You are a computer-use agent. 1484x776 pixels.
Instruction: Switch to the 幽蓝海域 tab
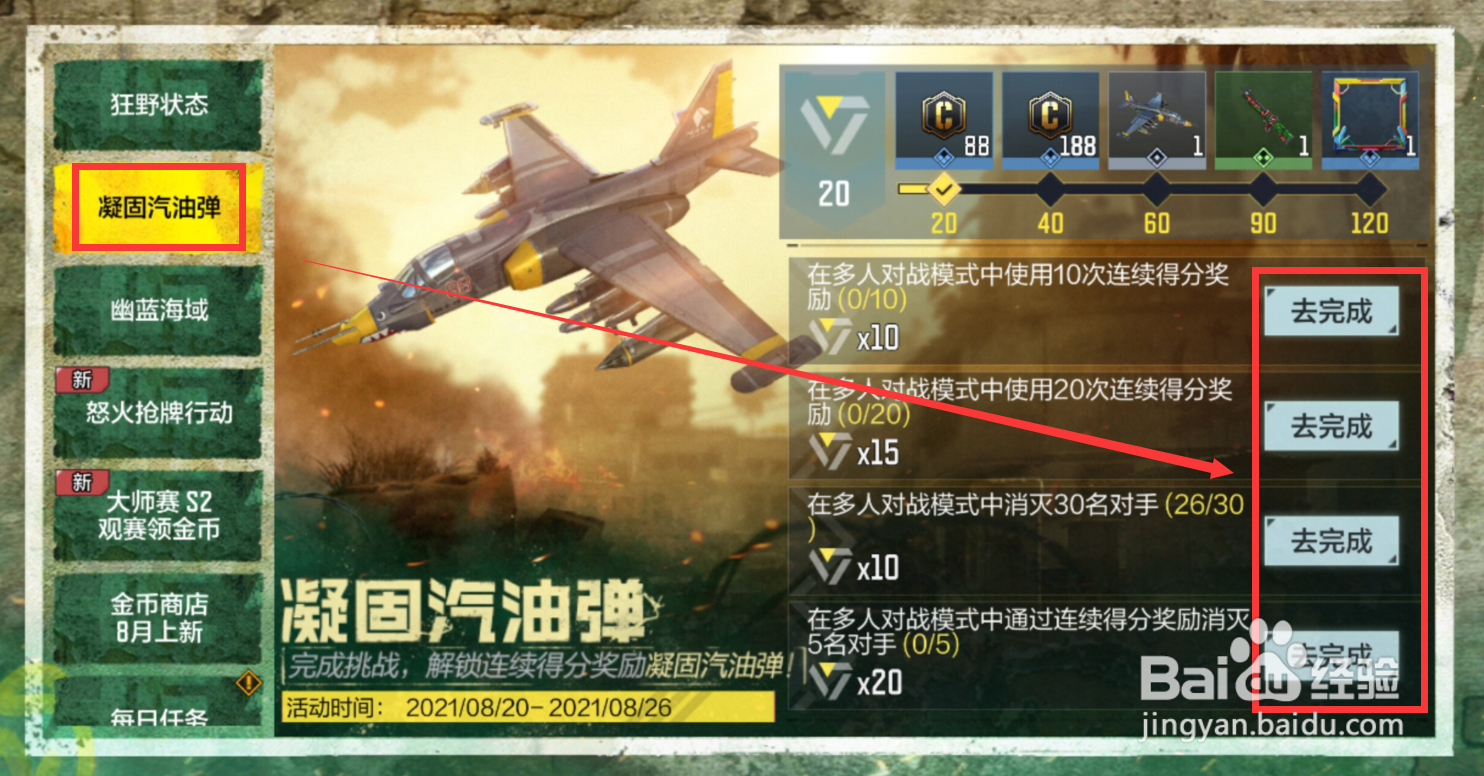[160, 310]
